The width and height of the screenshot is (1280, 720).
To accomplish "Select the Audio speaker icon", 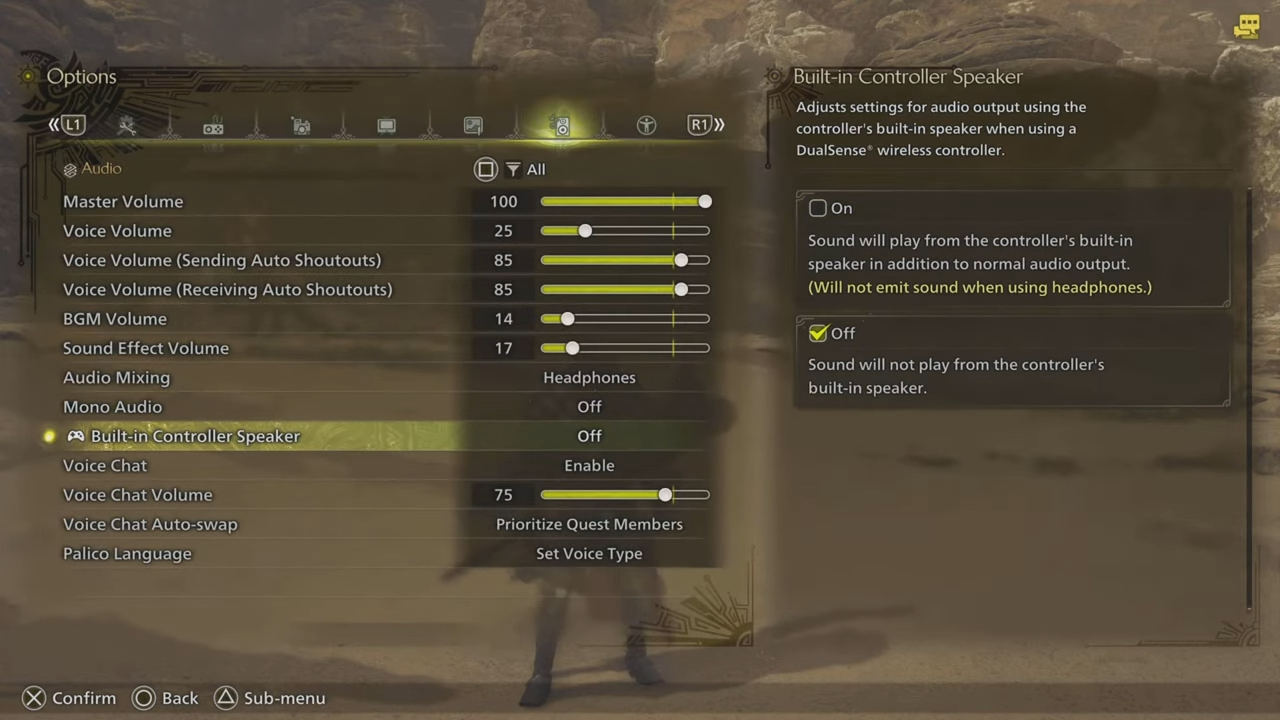I will tap(561, 125).
